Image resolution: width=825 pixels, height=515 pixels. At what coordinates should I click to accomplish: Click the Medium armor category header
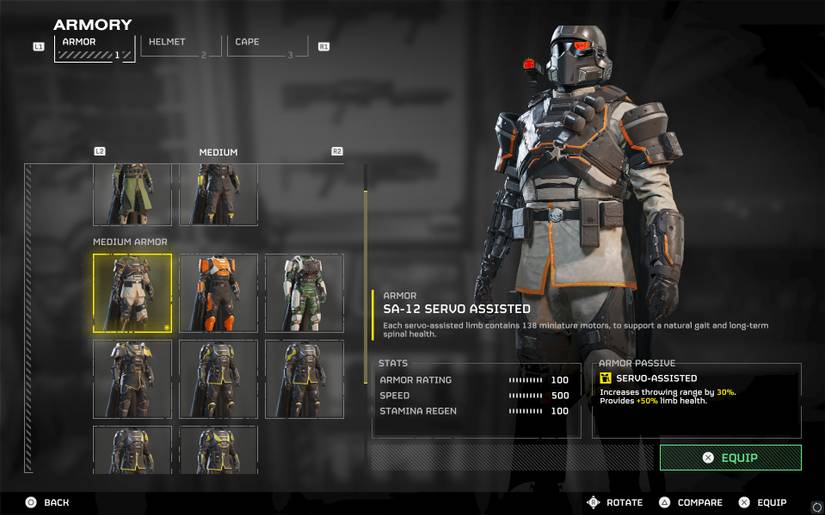(218, 152)
